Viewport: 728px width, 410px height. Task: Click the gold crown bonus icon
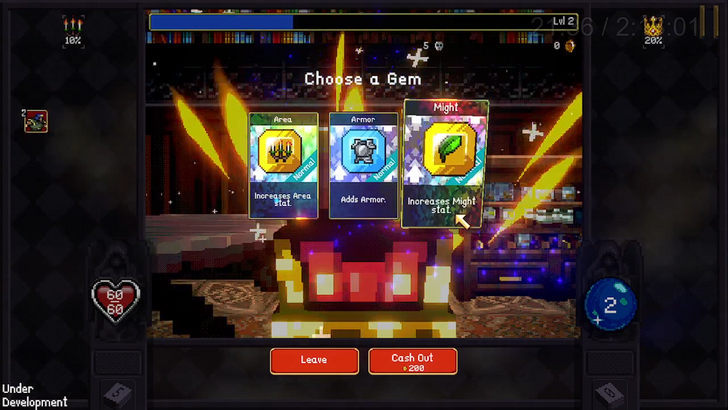coord(654,25)
